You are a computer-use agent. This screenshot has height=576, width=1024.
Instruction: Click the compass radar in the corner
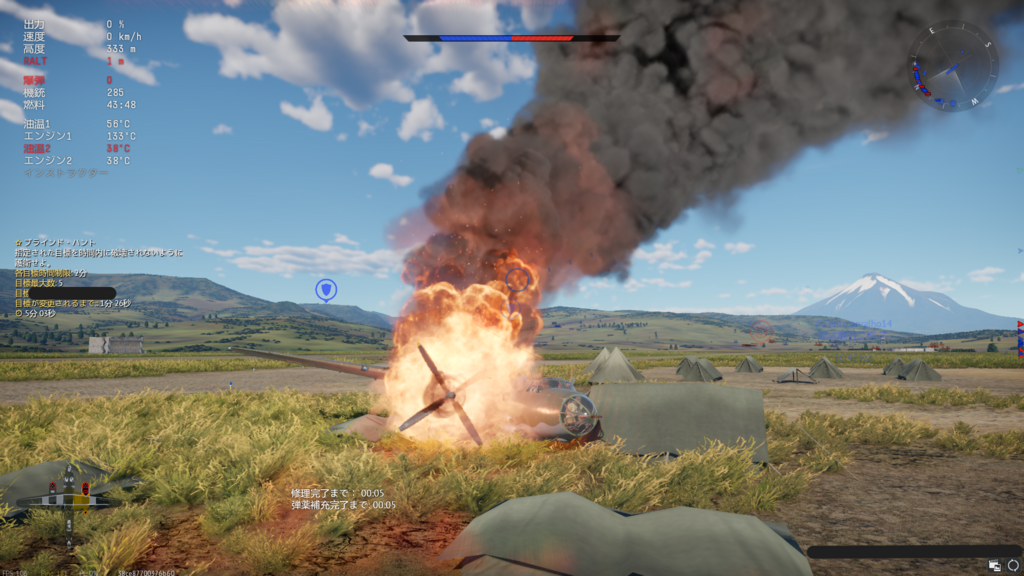(x=952, y=66)
